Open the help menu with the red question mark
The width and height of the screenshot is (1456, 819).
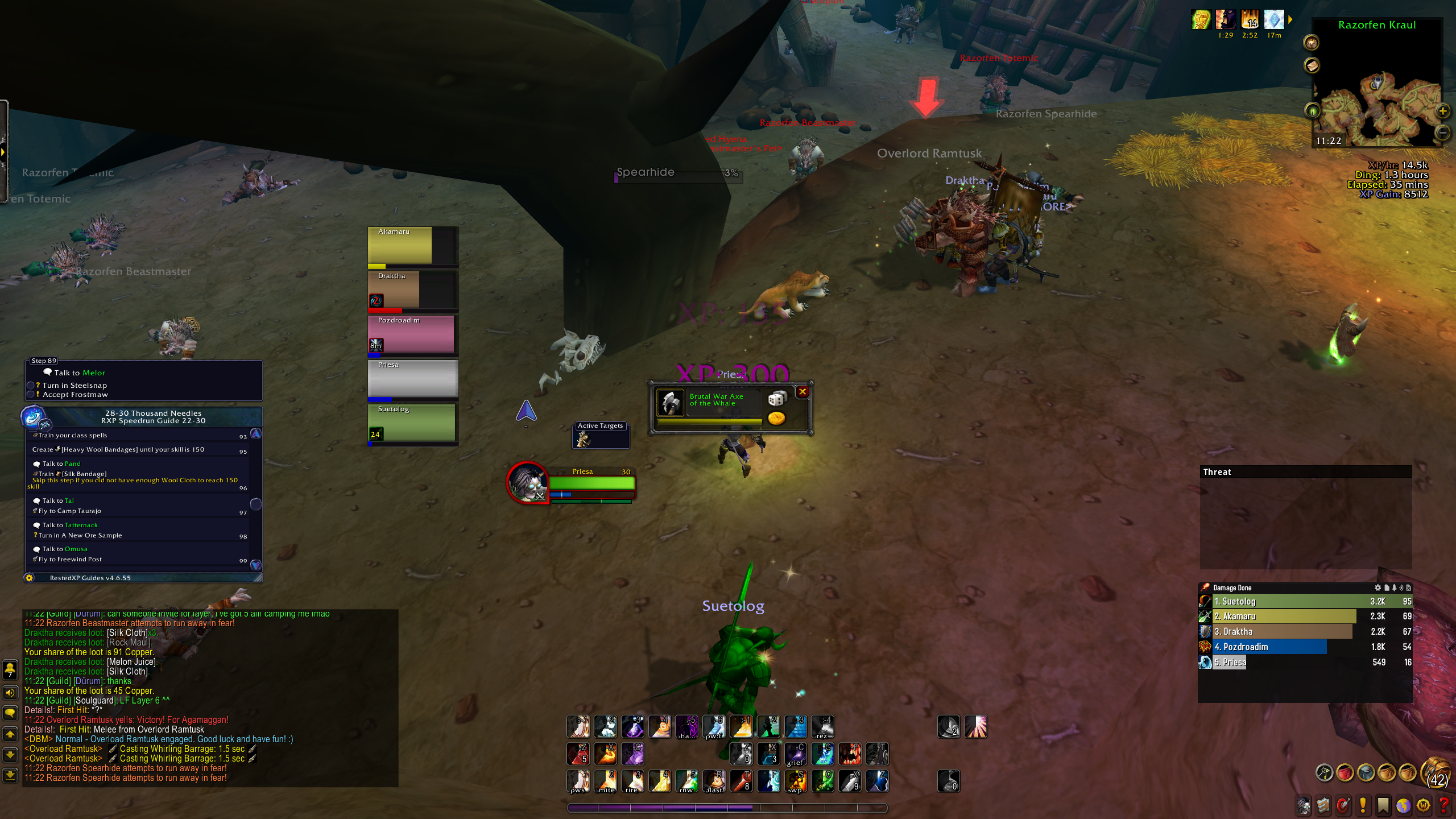1443,805
